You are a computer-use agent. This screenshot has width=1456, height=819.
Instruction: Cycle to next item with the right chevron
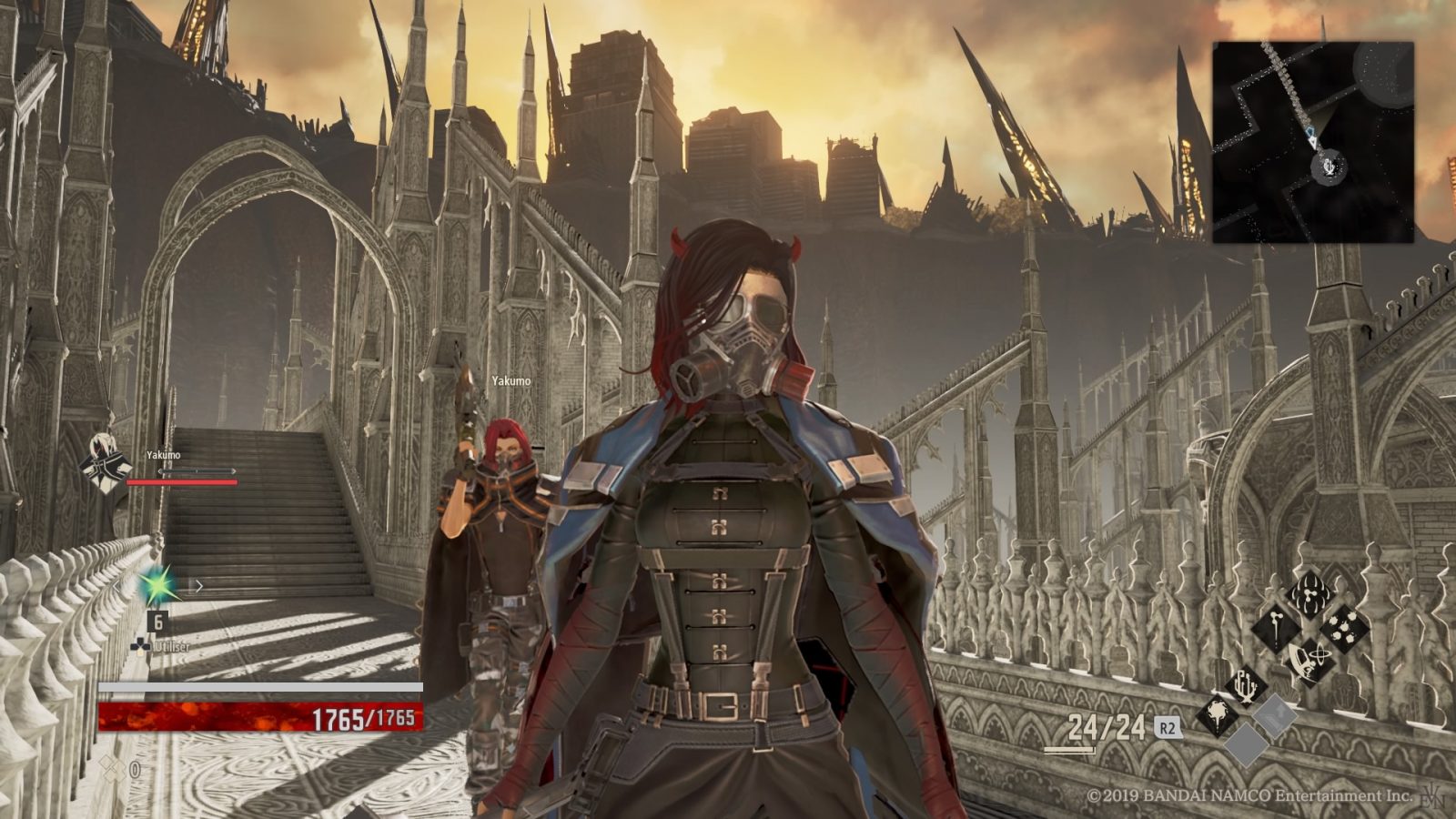(199, 585)
